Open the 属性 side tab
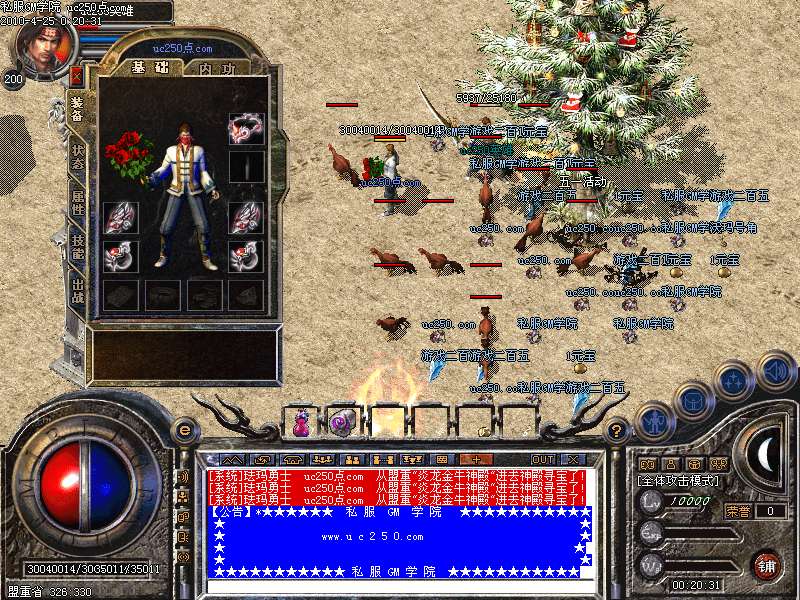Viewport: 800px width, 600px height. [x=78, y=200]
